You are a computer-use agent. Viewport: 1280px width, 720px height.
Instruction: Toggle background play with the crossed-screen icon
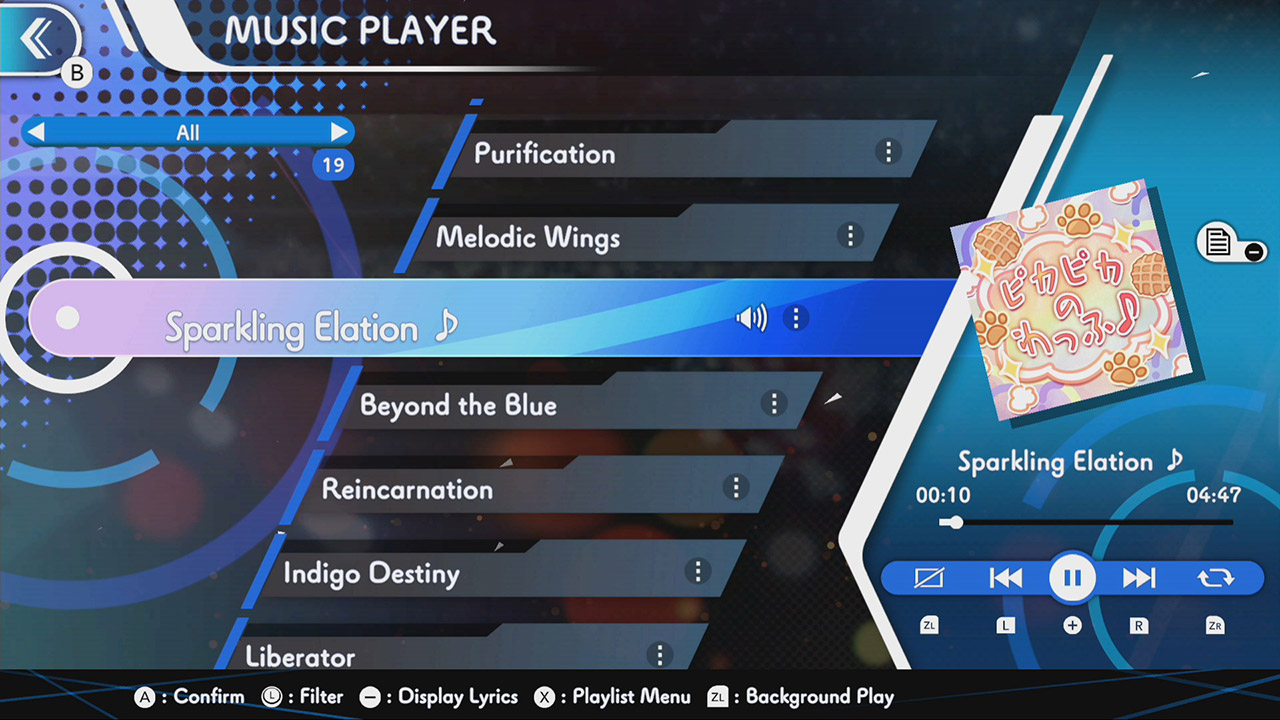(x=929, y=578)
